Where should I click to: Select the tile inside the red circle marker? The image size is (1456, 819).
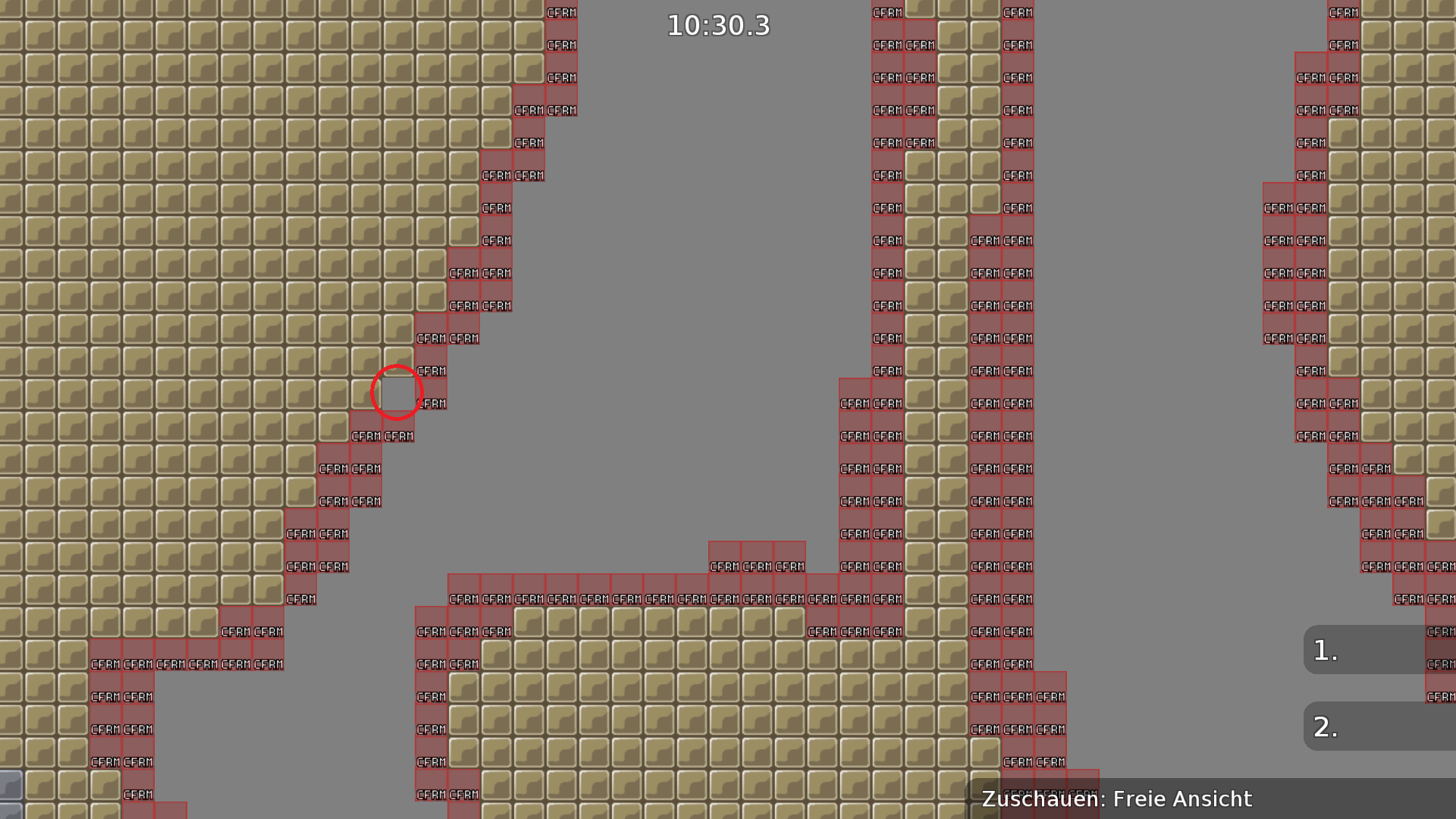[x=394, y=391]
